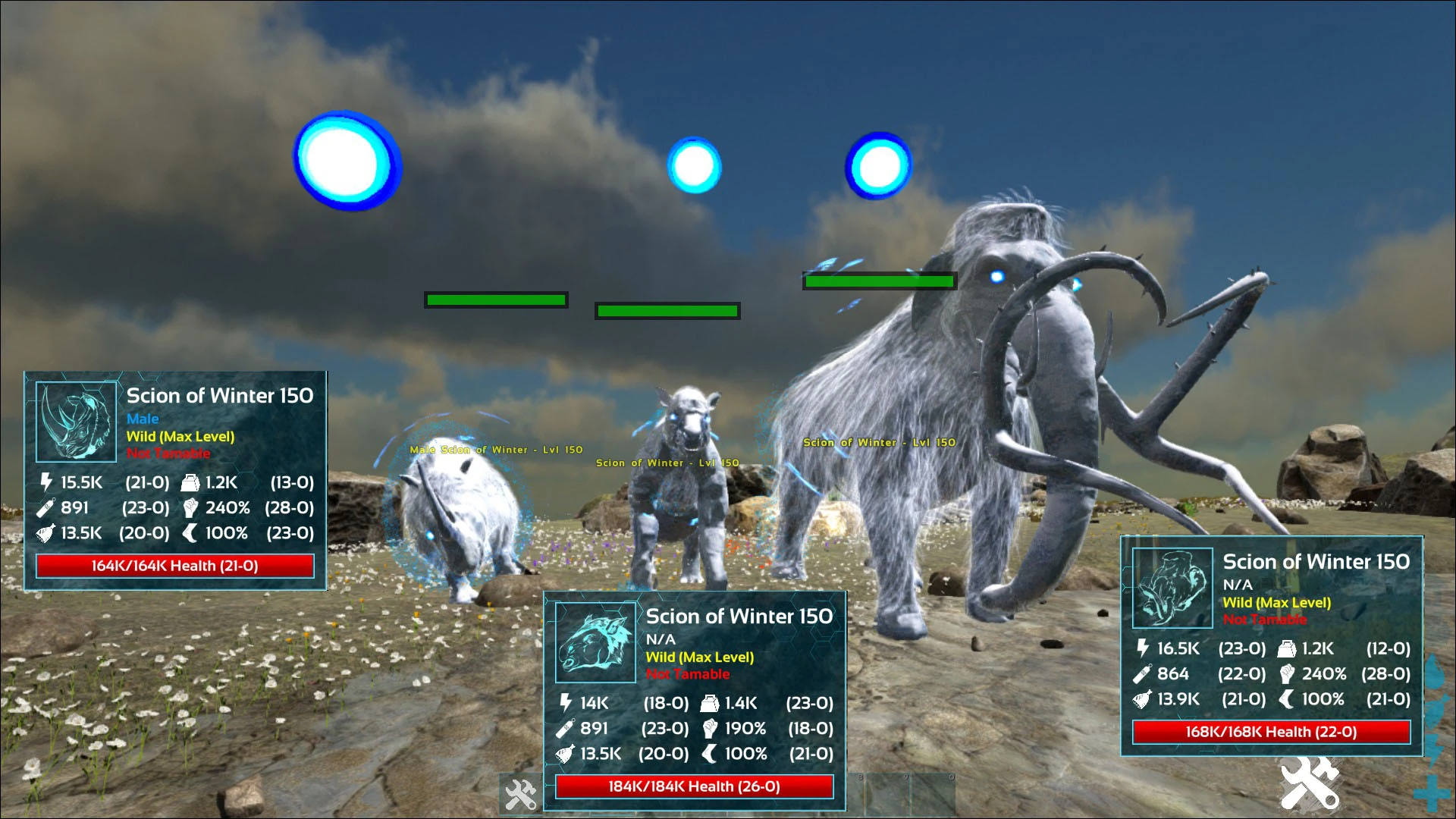Image resolution: width=1456 pixels, height=819 pixels.
Task: Click the movement speed foot icon in center panel
Action: (x=710, y=754)
